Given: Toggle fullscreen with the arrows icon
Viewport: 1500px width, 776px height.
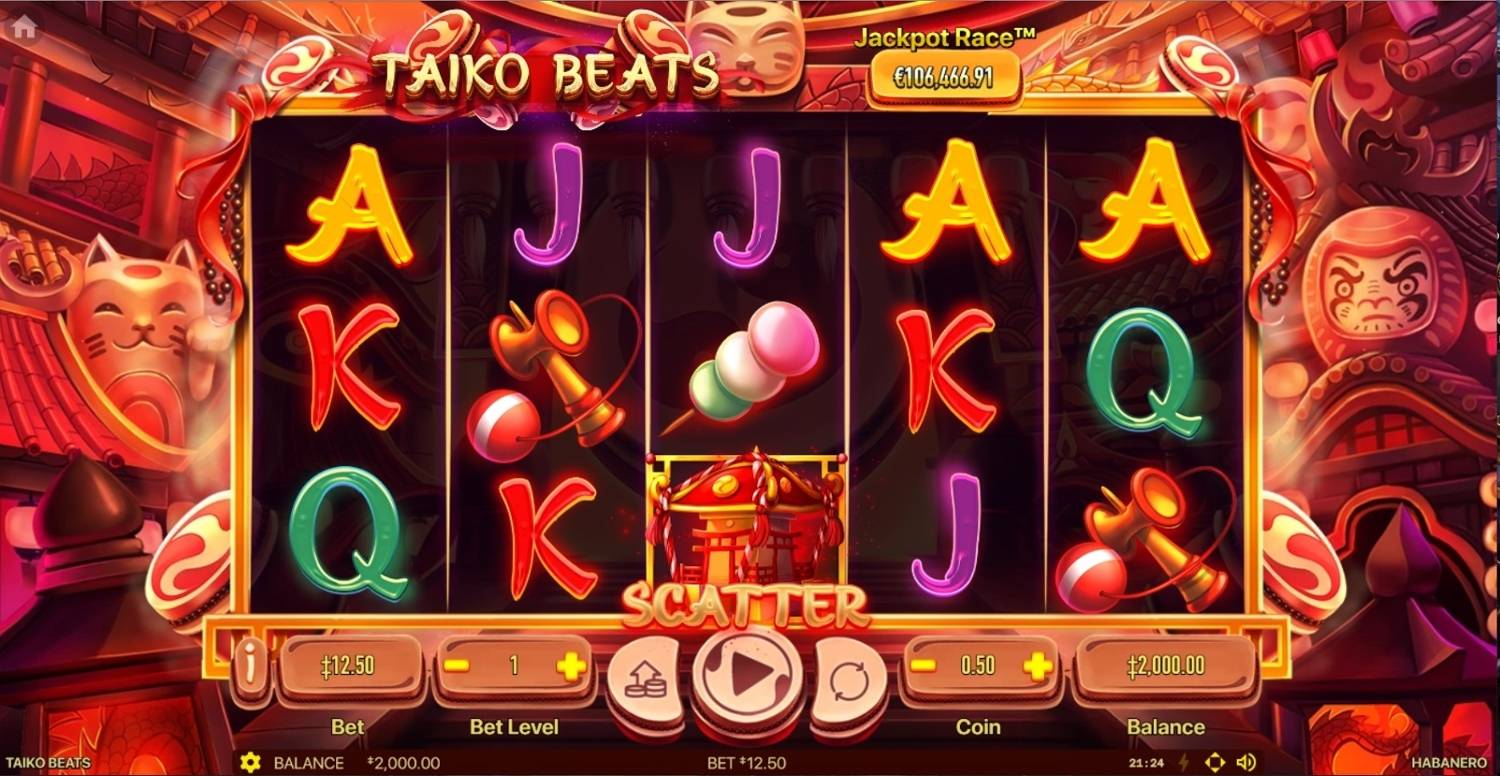Looking at the screenshot, I should click(x=1213, y=762).
